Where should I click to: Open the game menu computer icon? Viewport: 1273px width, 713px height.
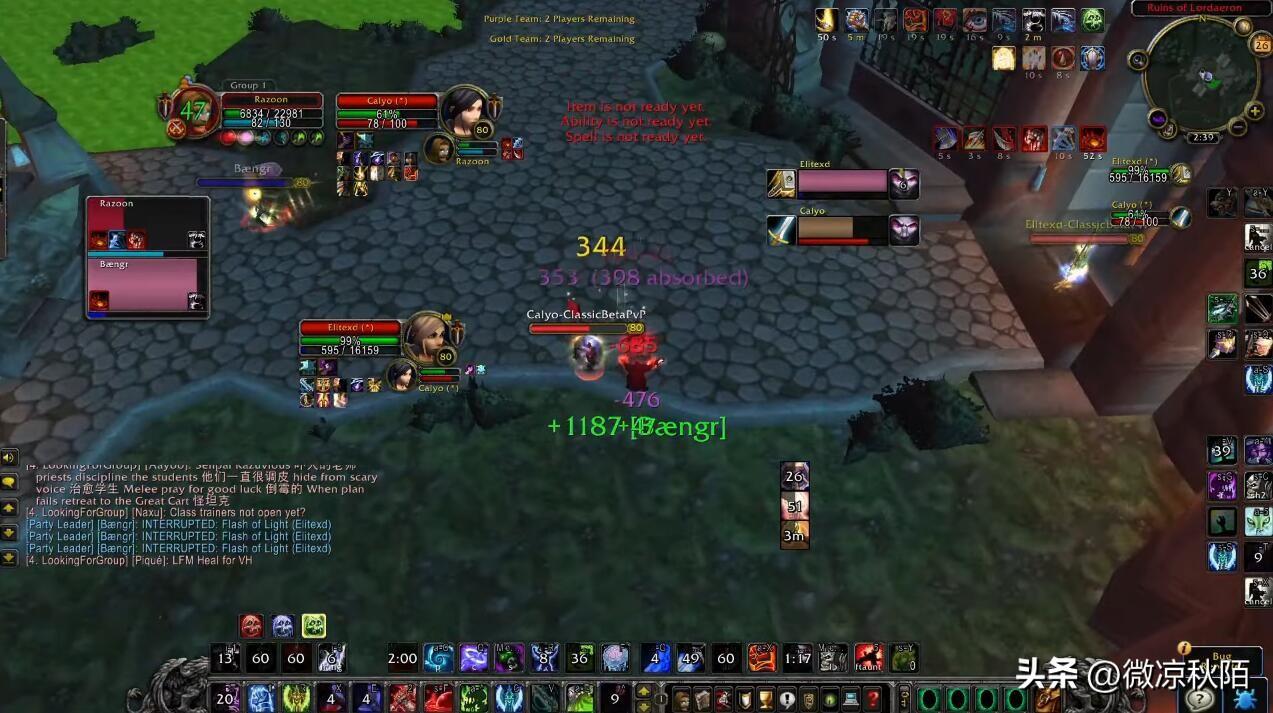coord(851,698)
